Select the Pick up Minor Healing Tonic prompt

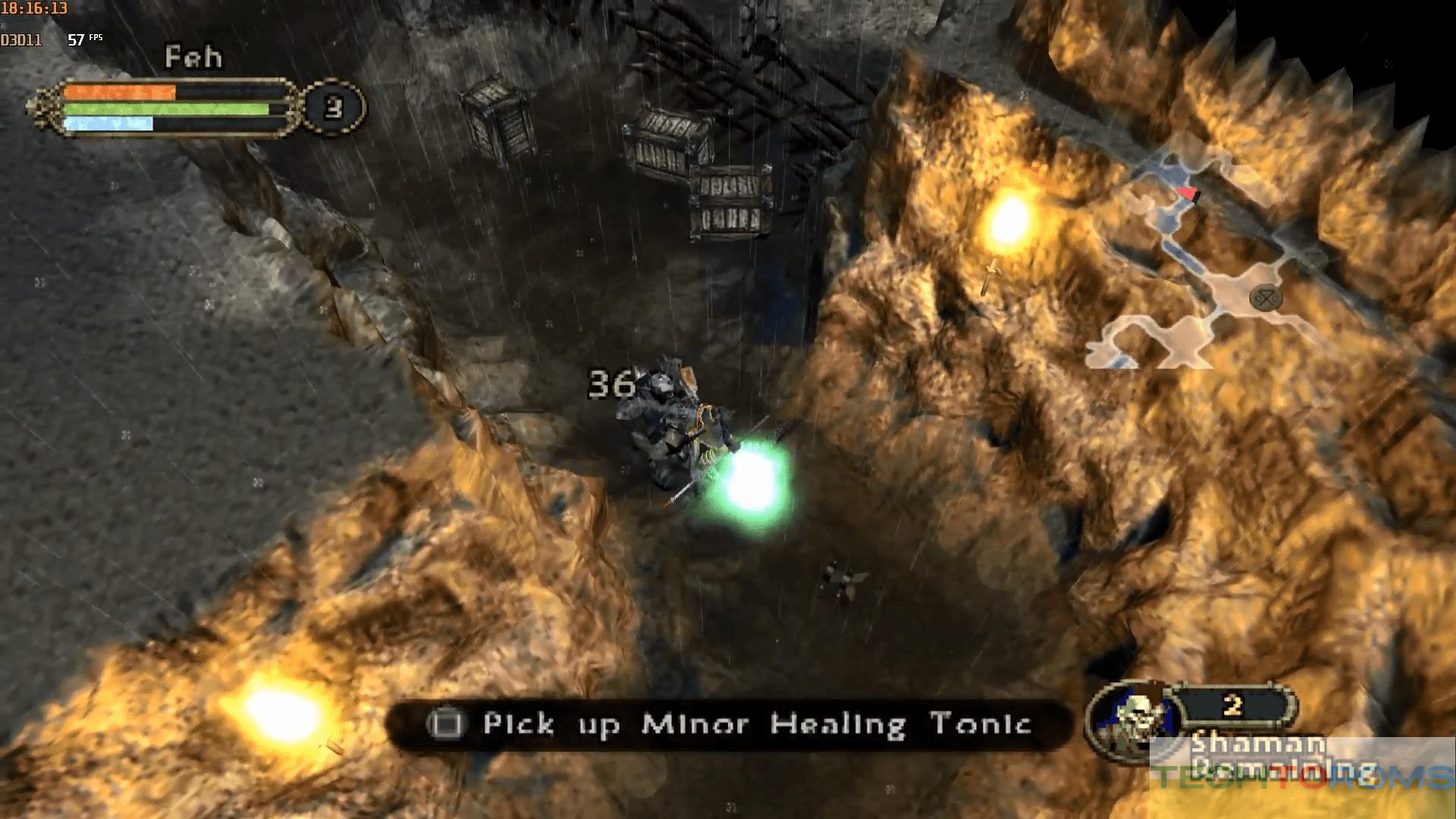(x=728, y=724)
